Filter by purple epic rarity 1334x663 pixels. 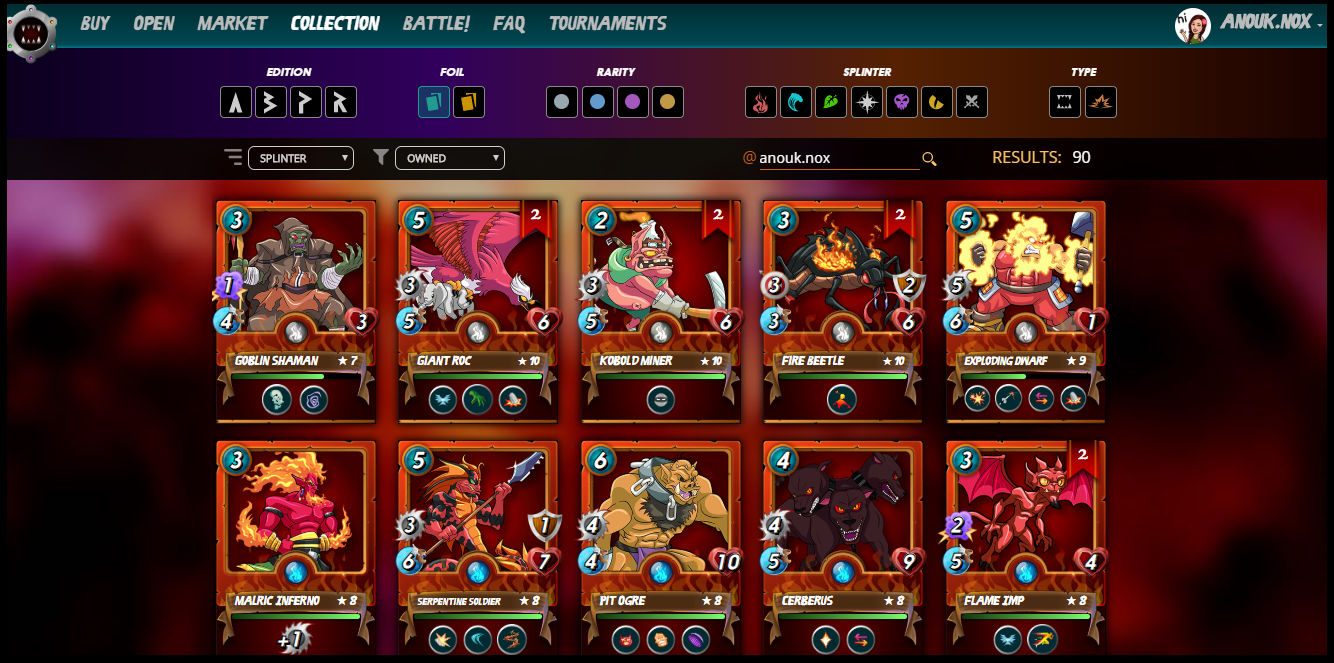(x=633, y=102)
